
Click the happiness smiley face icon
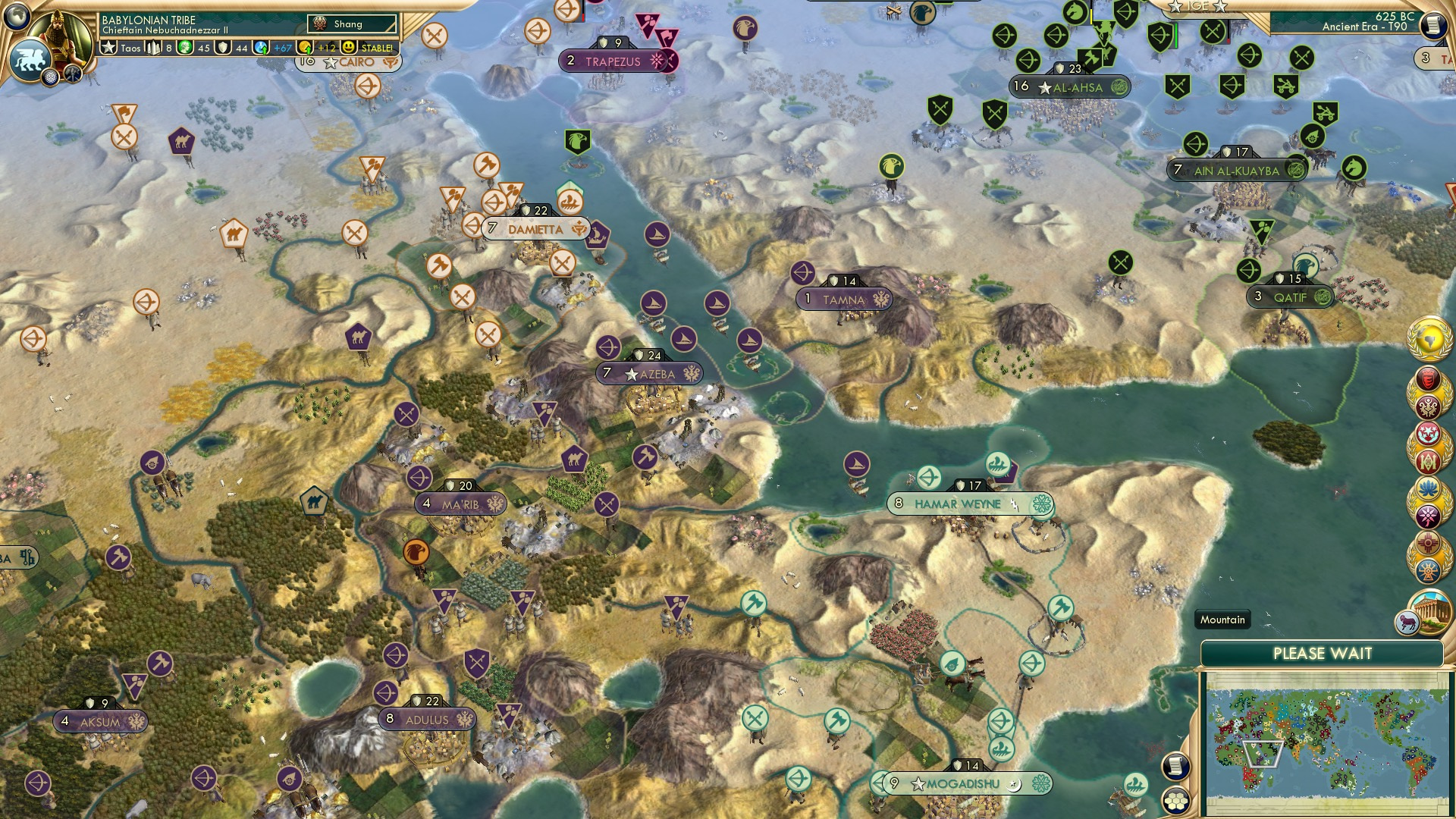[350, 47]
